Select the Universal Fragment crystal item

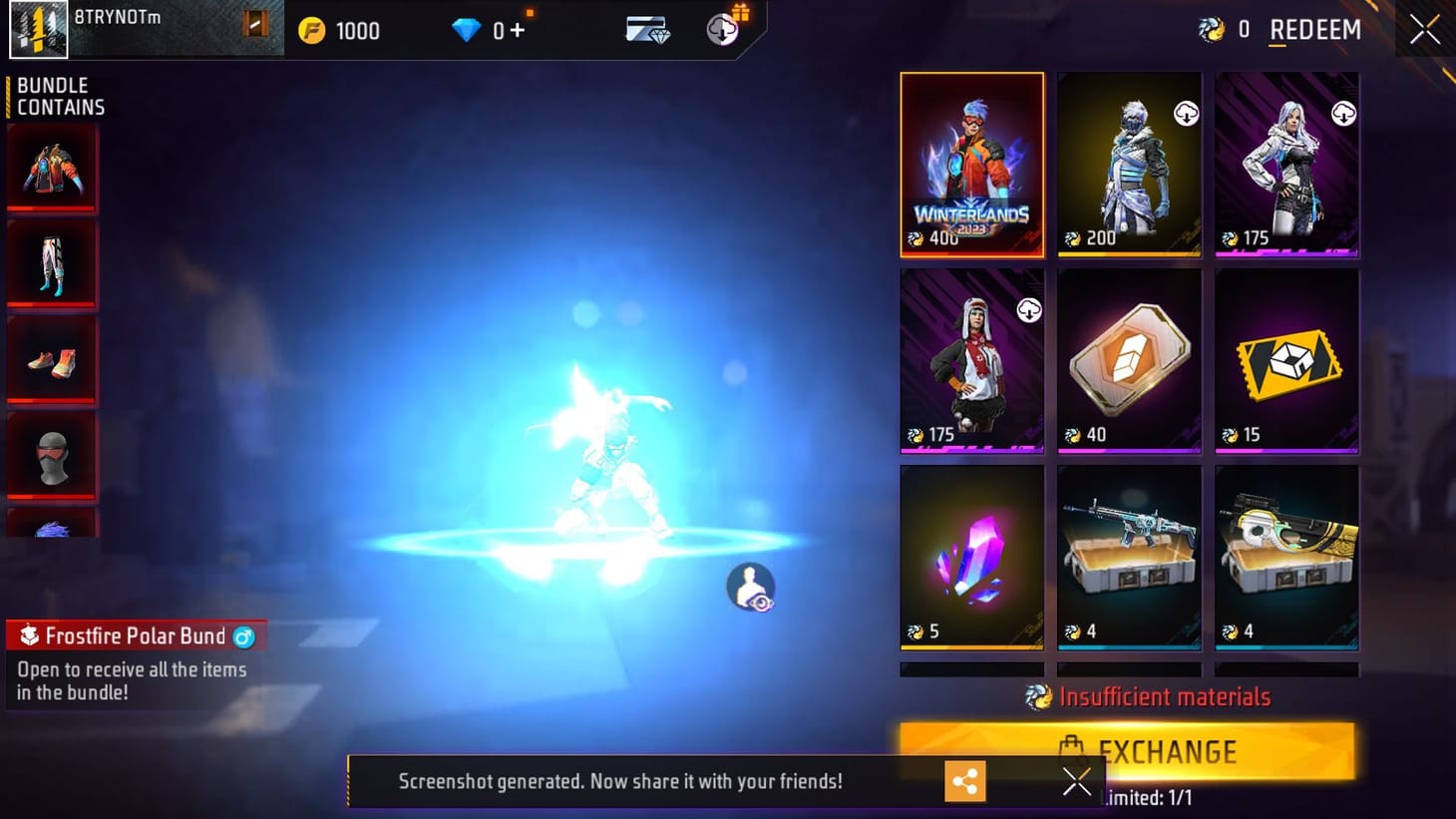click(x=971, y=555)
